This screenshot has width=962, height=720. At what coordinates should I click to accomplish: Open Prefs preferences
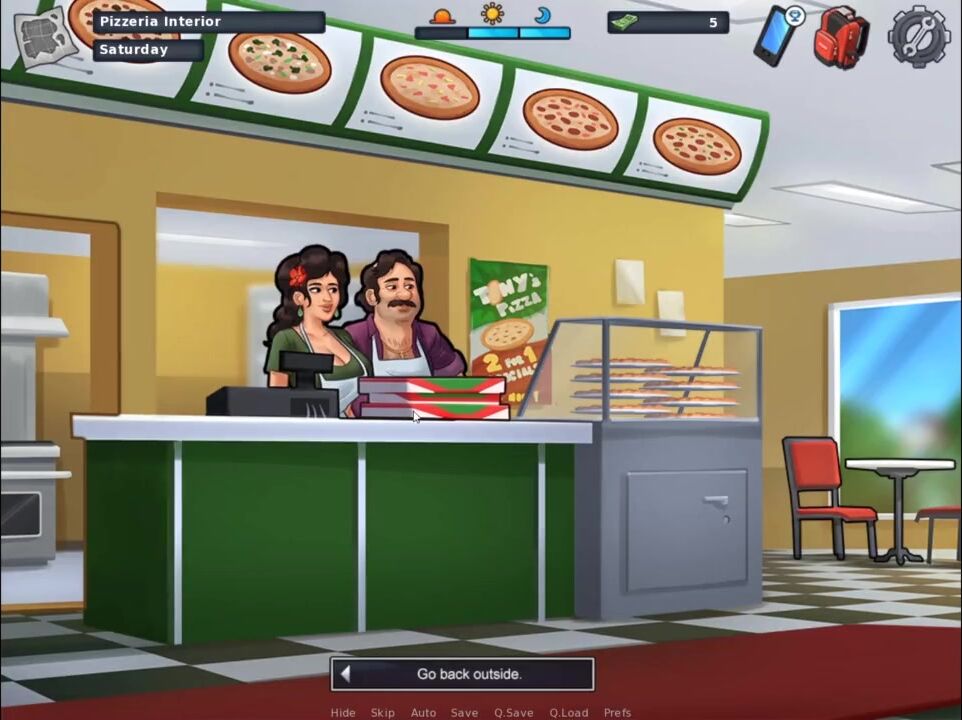coord(617,713)
